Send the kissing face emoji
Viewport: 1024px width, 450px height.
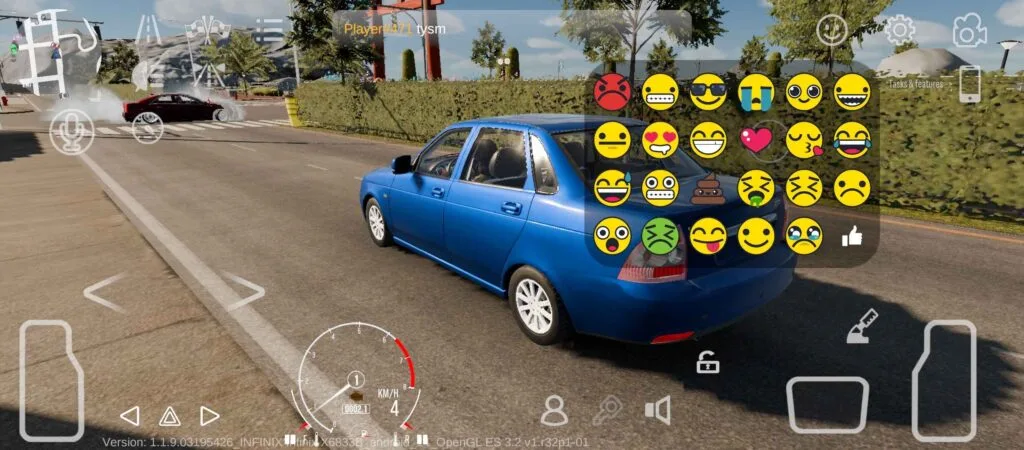coord(804,140)
